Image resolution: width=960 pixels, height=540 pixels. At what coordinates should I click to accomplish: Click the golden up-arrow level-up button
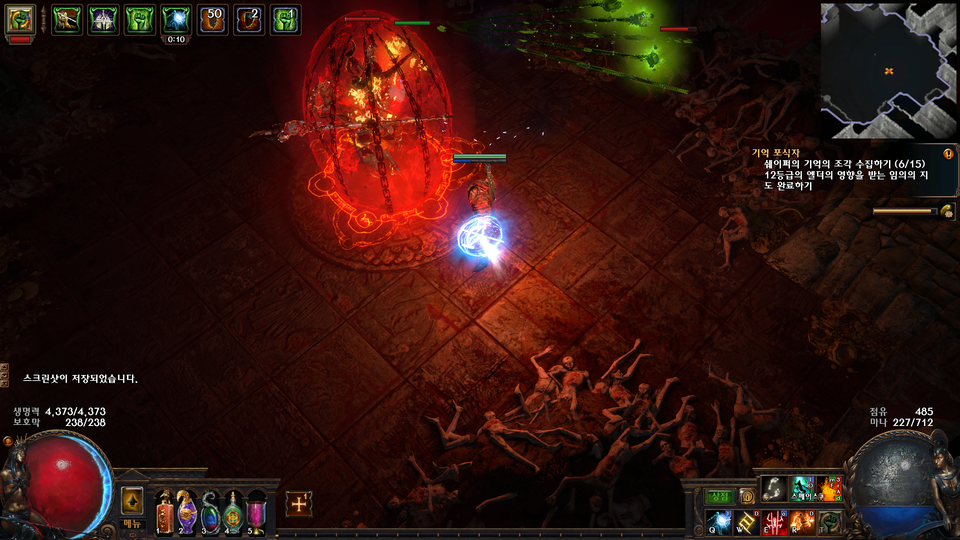point(132,500)
